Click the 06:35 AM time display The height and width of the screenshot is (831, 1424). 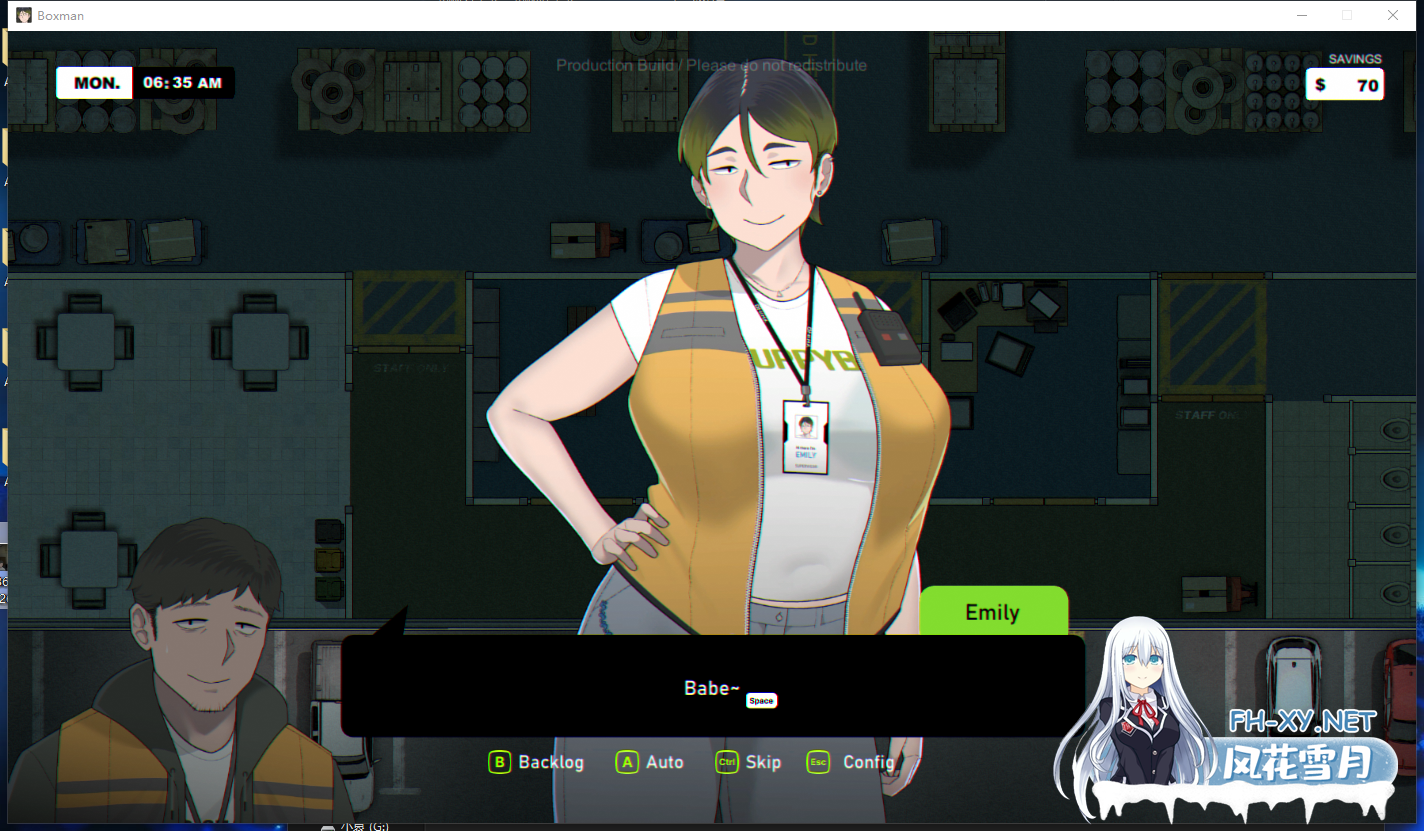coord(184,82)
